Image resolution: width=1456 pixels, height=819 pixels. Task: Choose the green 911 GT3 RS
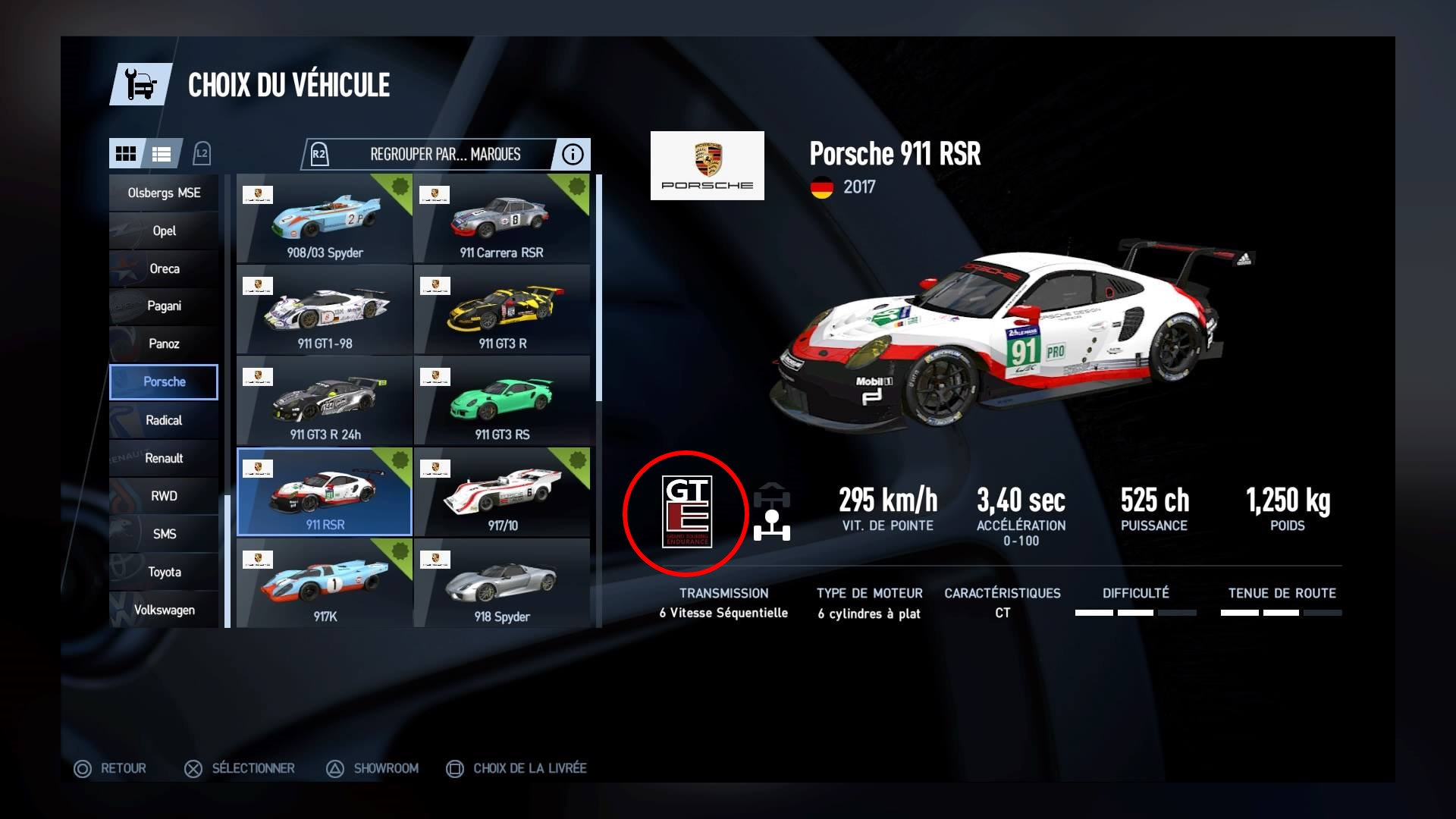(501, 401)
